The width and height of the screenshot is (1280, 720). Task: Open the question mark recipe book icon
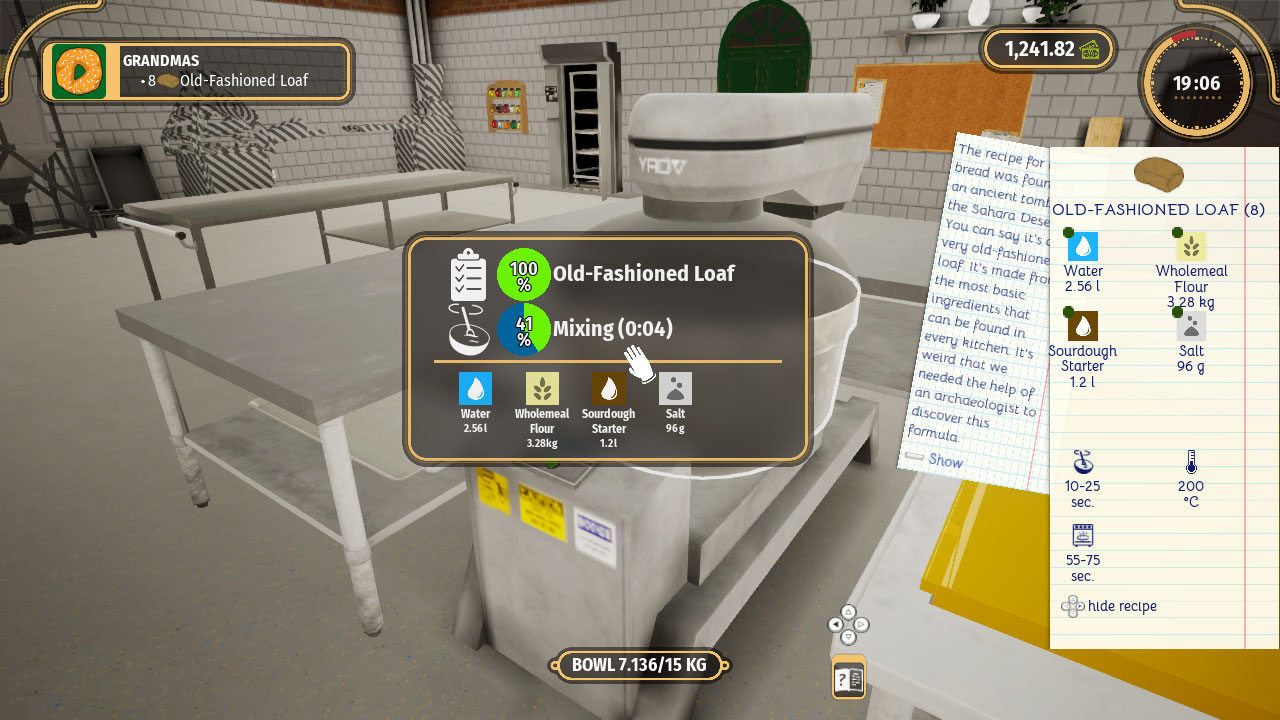(x=848, y=676)
